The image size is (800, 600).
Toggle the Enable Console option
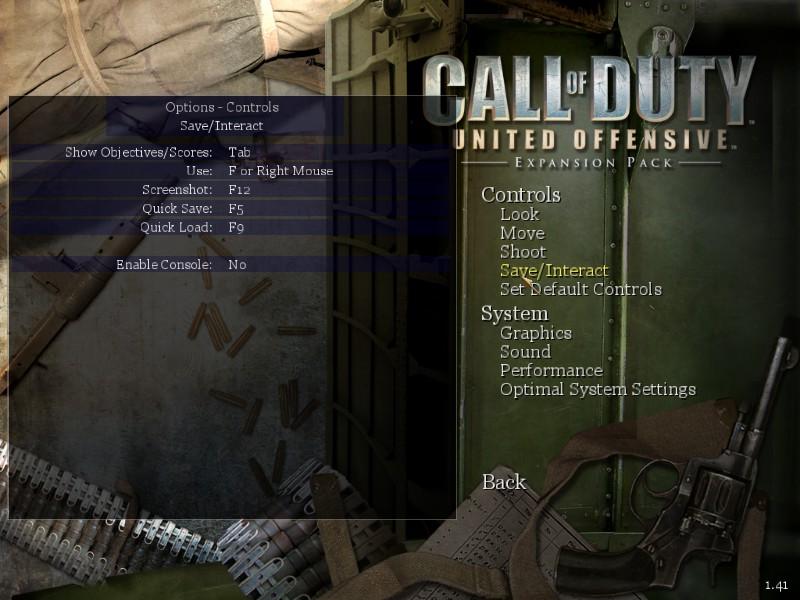(237, 265)
